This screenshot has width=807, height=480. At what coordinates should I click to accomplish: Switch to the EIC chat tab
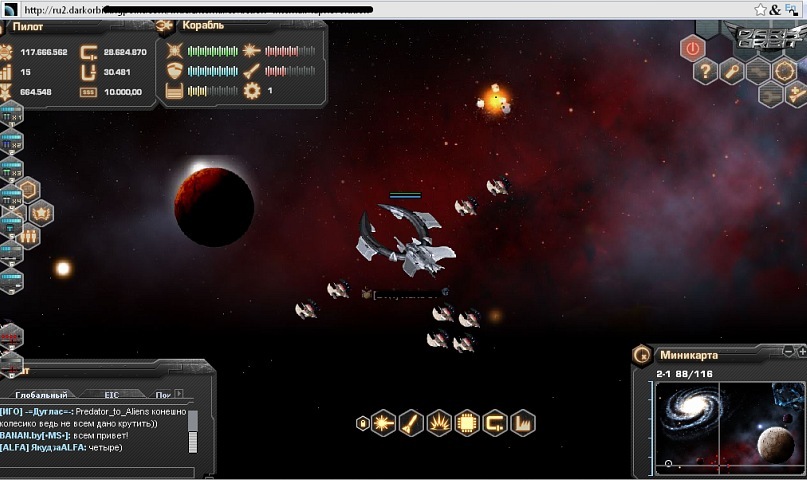(111, 395)
